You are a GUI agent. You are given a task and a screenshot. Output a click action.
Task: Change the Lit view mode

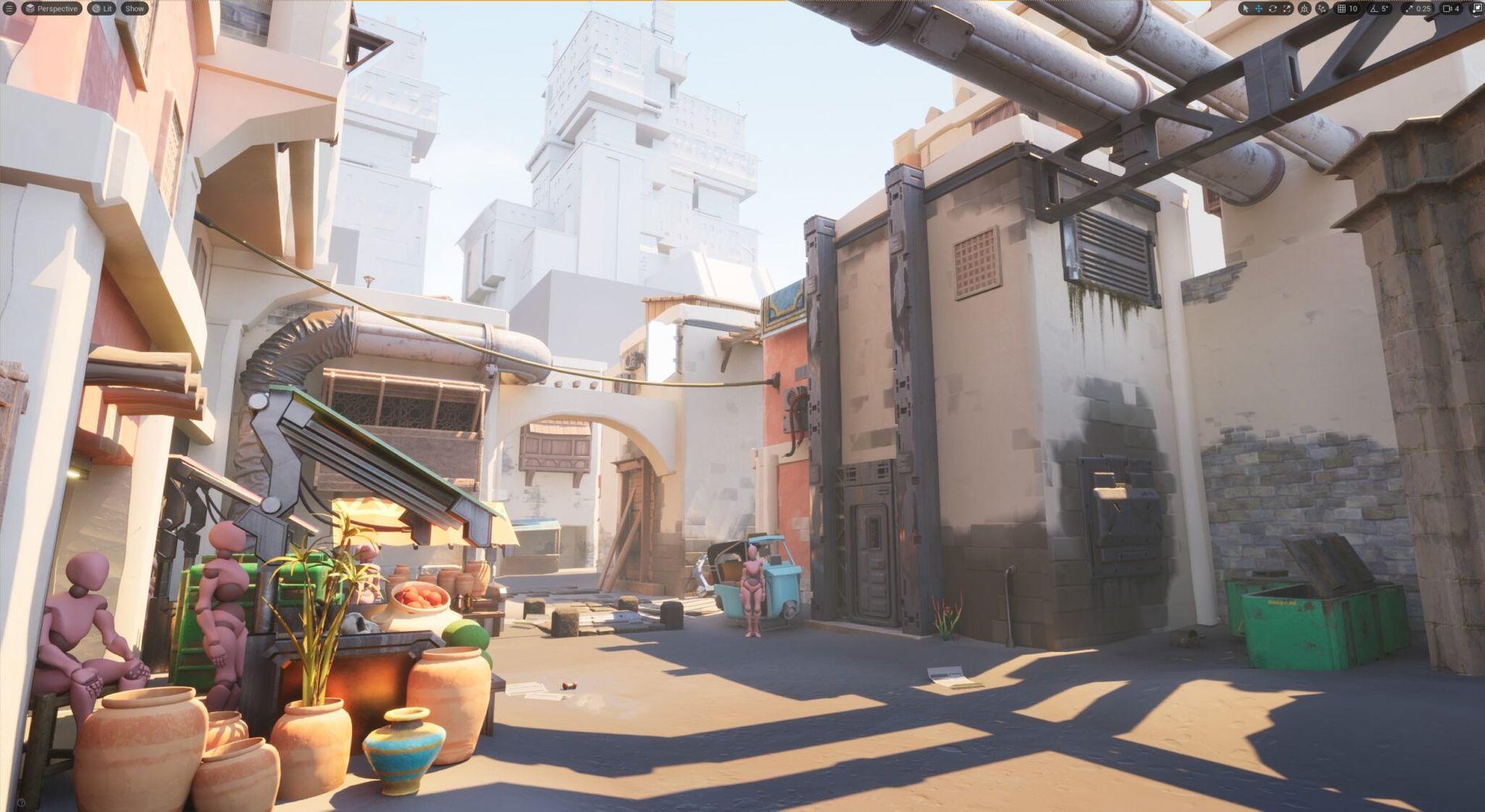click(101, 9)
